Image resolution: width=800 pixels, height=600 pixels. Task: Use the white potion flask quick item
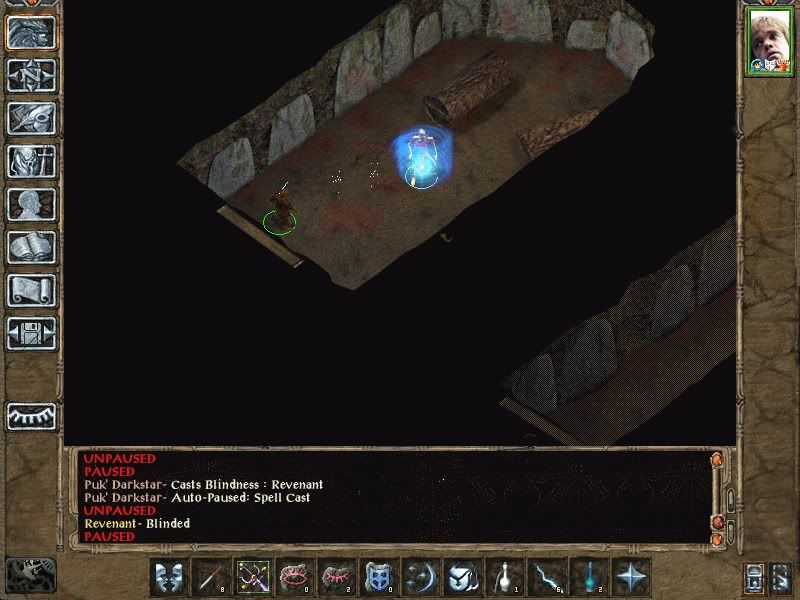point(505,577)
